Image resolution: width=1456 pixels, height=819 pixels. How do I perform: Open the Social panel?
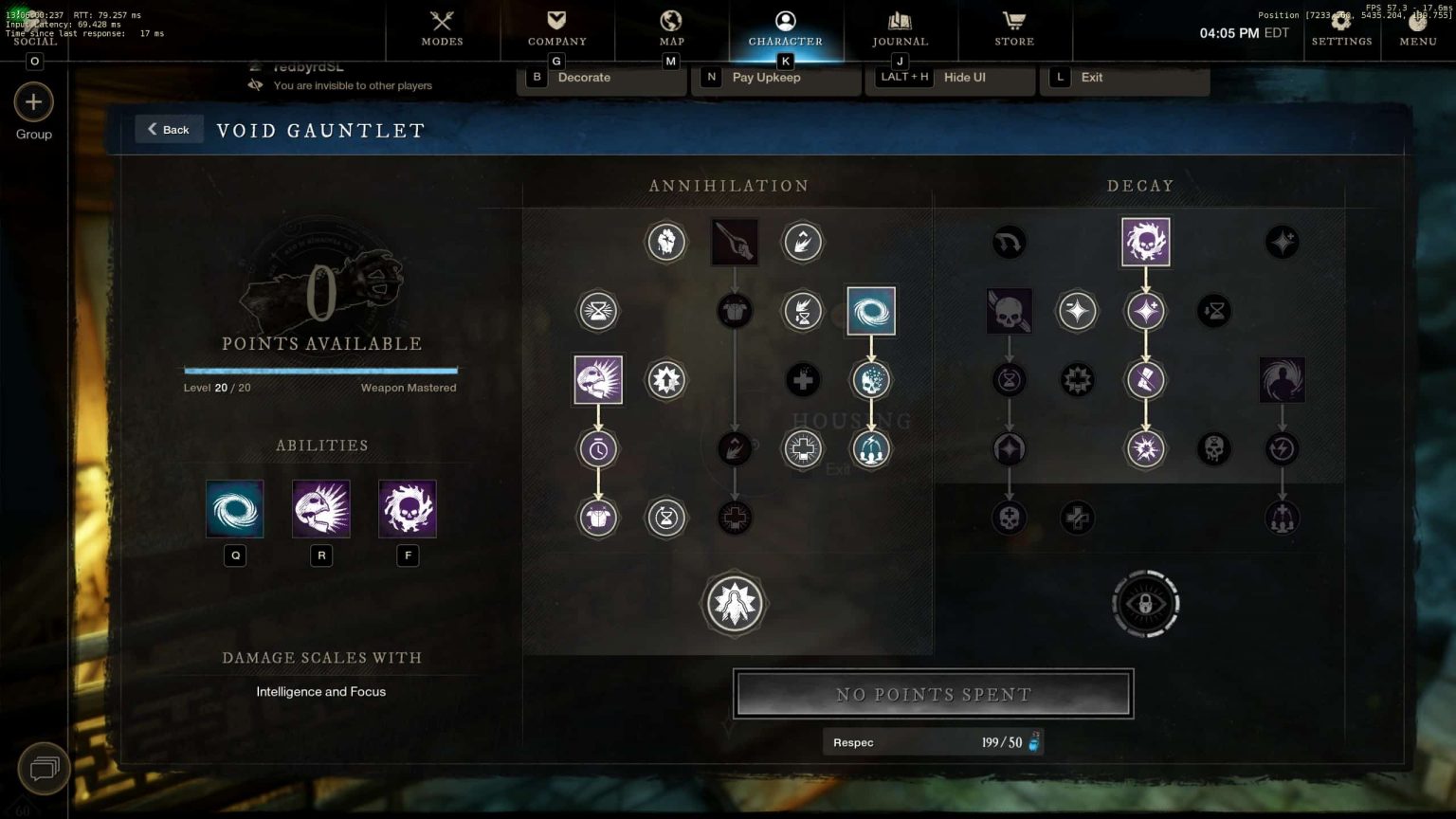(35, 42)
